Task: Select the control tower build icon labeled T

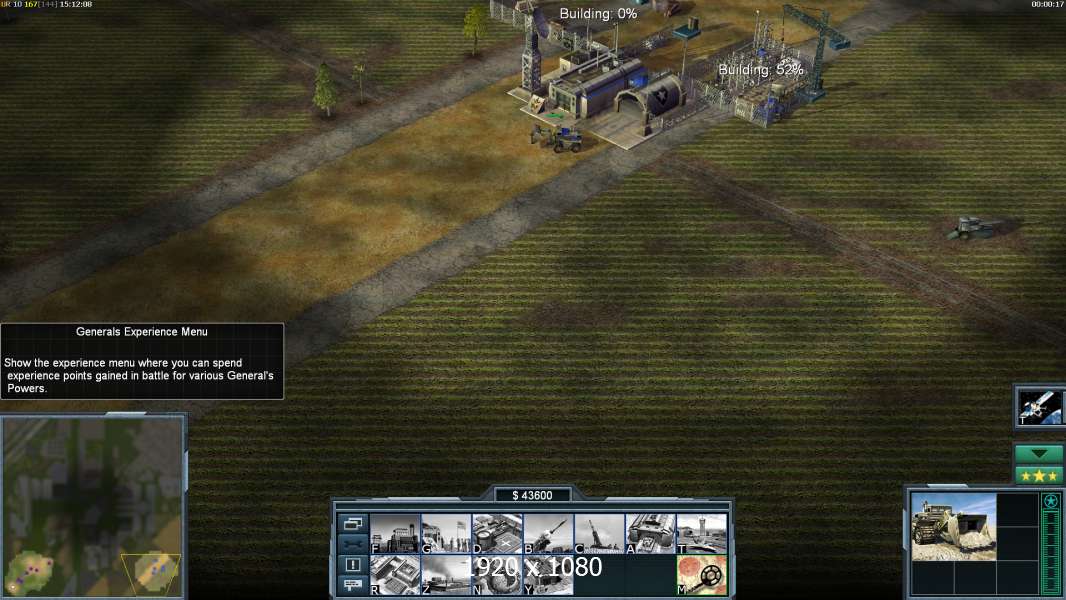Action: tap(701, 534)
